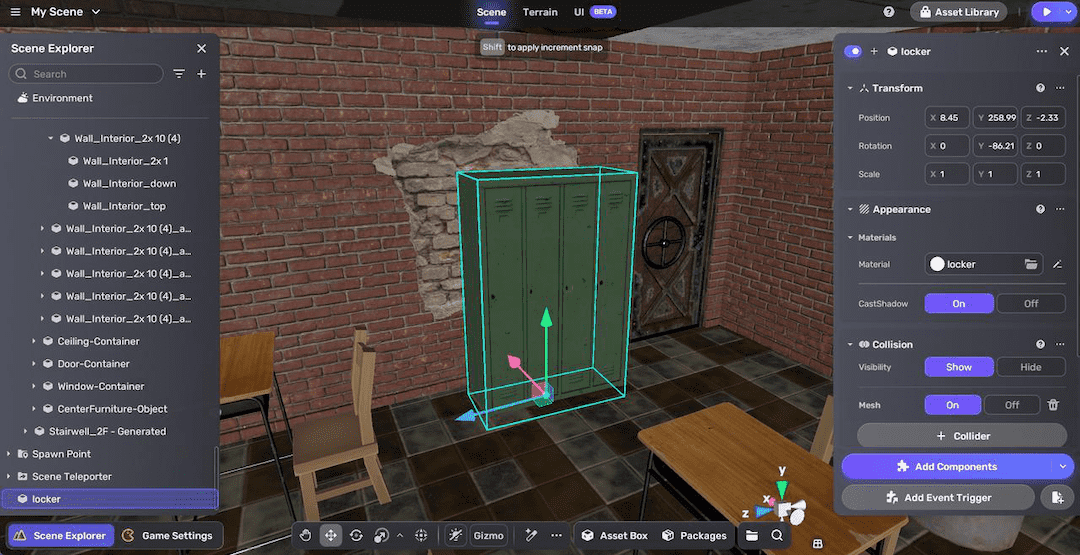Click Add Event Trigger

pos(938,497)
